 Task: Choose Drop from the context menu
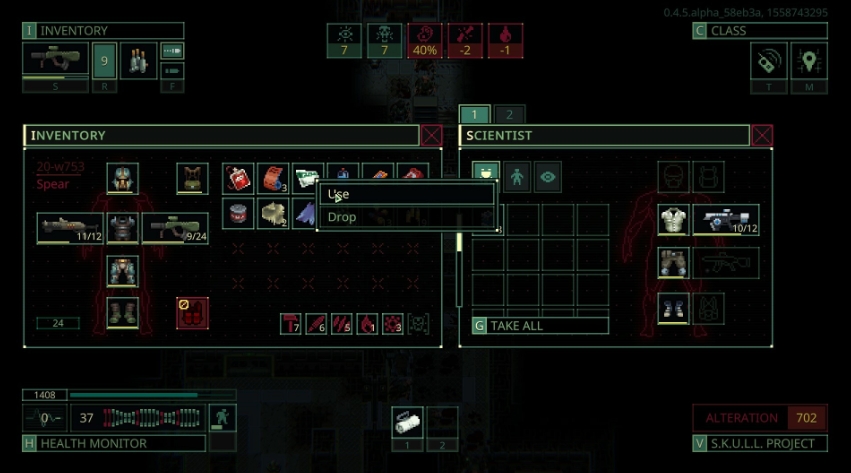pyautogui.click(x=405, y=217)
